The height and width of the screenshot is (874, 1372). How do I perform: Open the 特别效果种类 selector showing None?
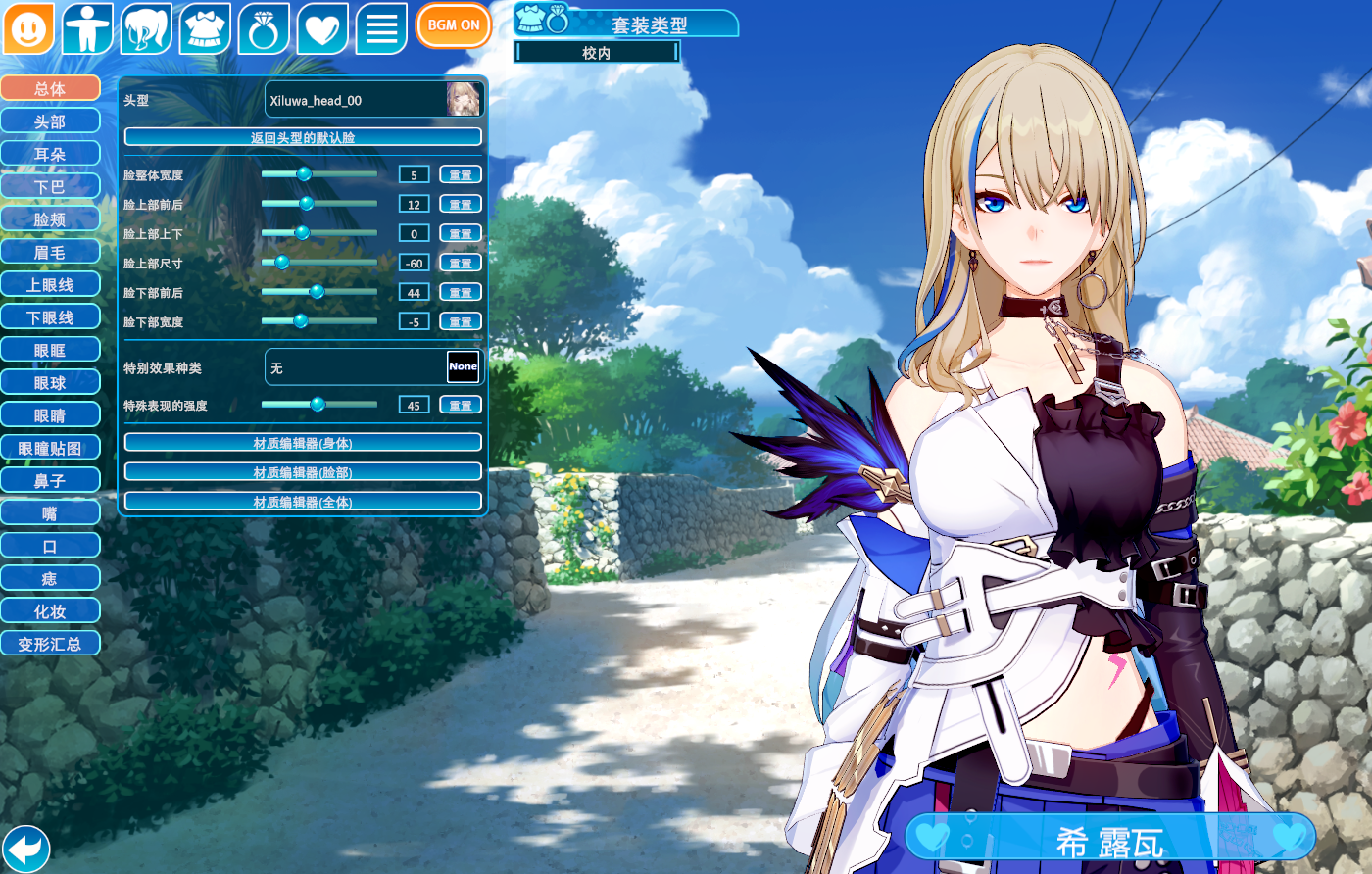pyautogui.click(x=373, y=367)
